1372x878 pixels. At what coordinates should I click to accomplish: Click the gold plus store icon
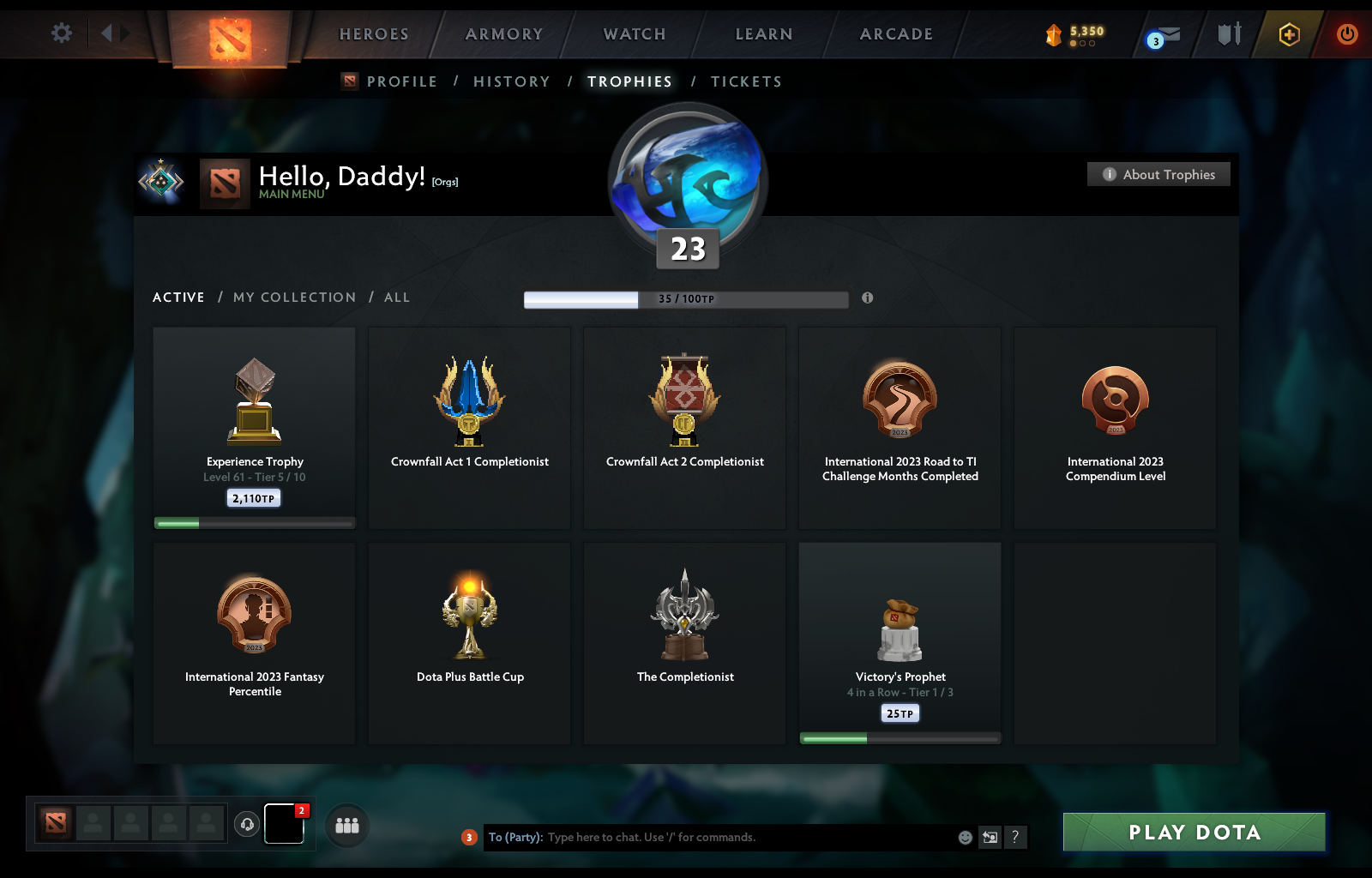(x=1288, y=34)
